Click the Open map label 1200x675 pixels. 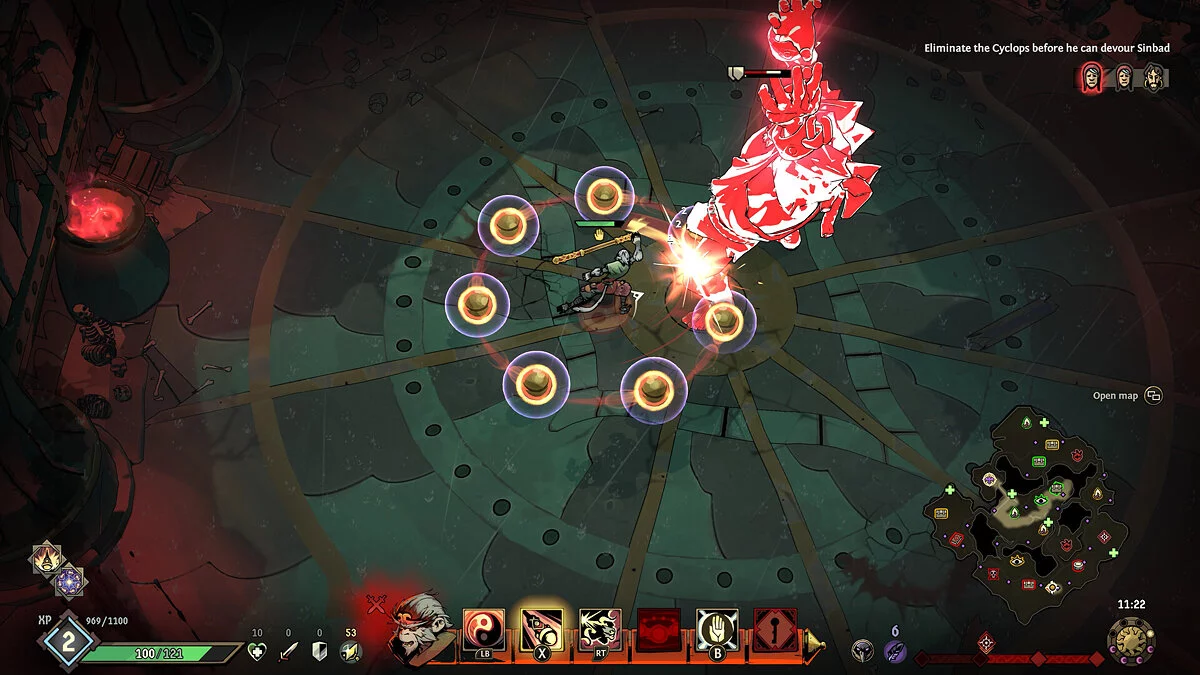pyautogui.click(x=1115, y=396)
